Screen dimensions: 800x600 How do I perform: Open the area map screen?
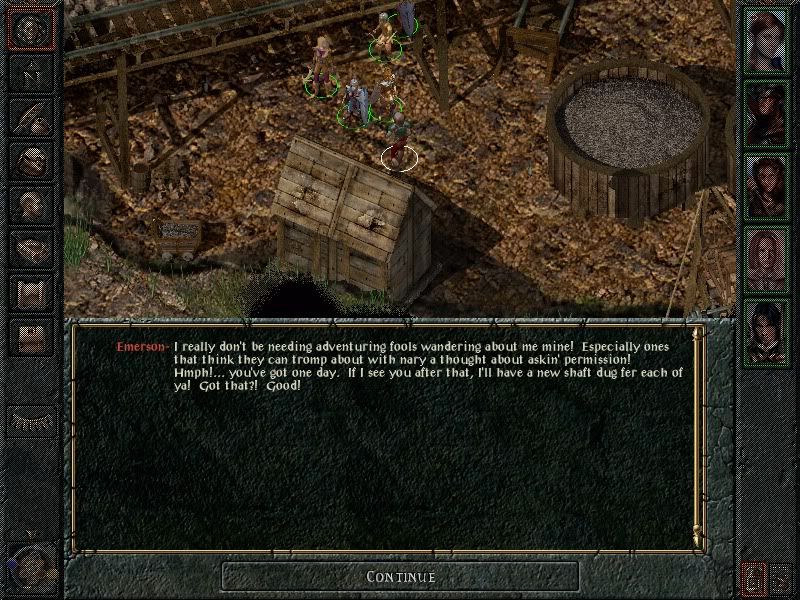click(x=32, y=74)
